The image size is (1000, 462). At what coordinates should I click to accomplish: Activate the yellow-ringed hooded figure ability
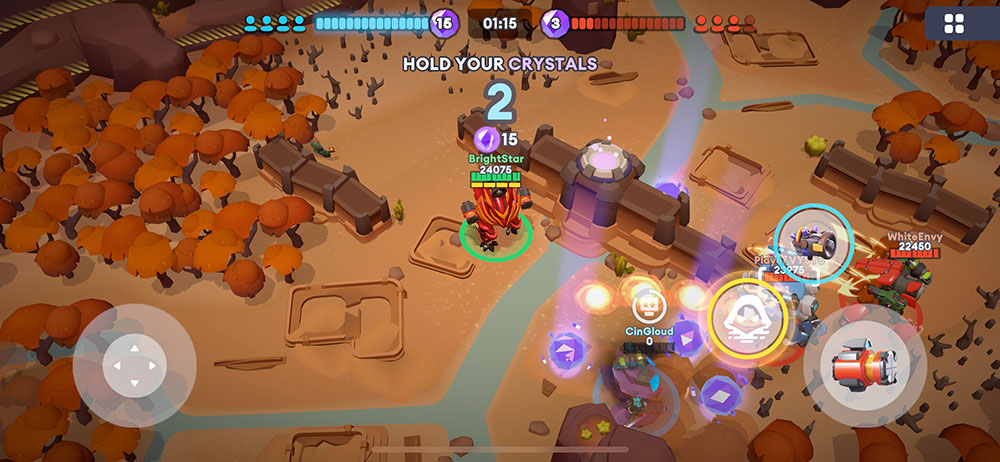coord(748,318)
